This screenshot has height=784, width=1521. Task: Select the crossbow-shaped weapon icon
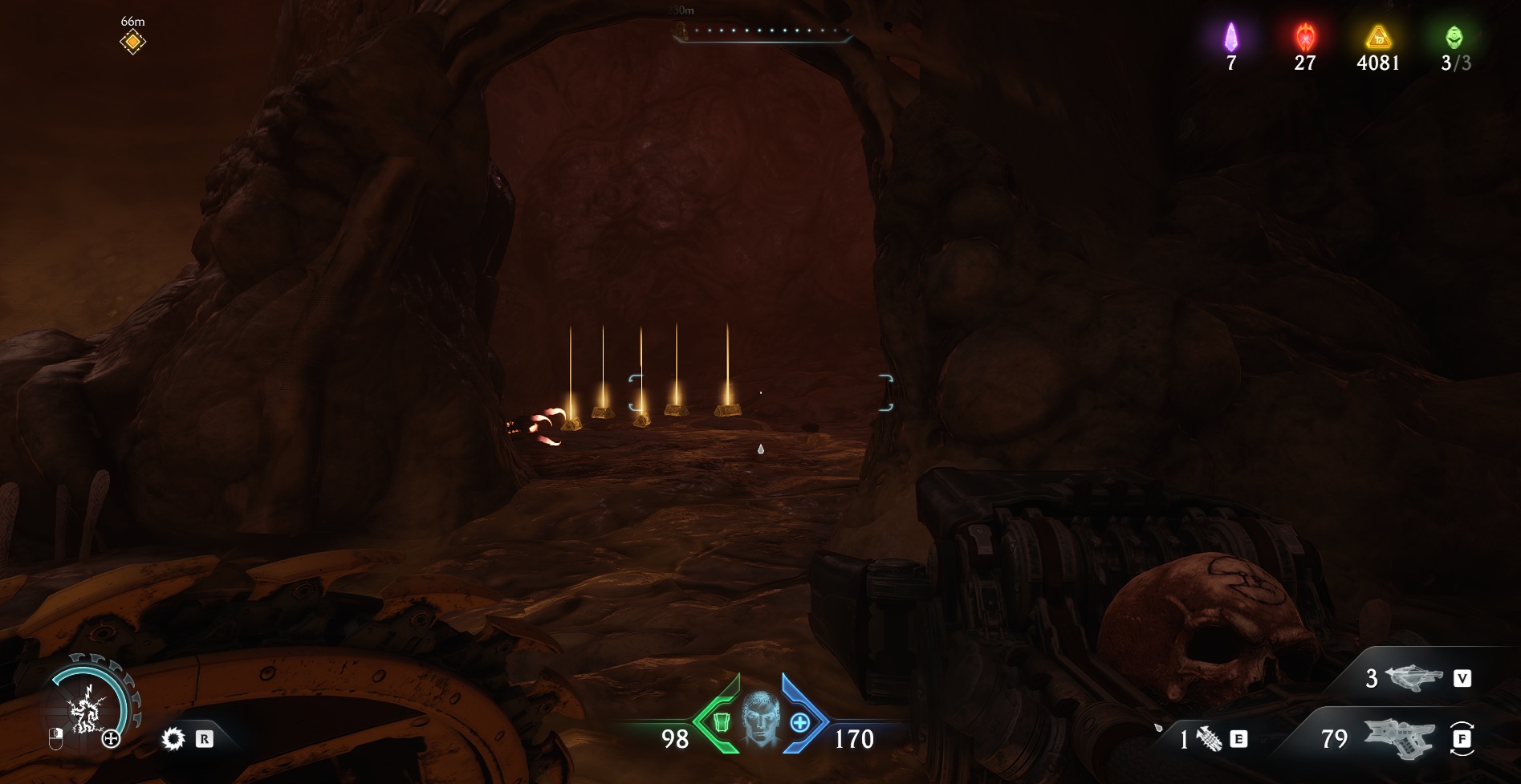(1413, 678)
